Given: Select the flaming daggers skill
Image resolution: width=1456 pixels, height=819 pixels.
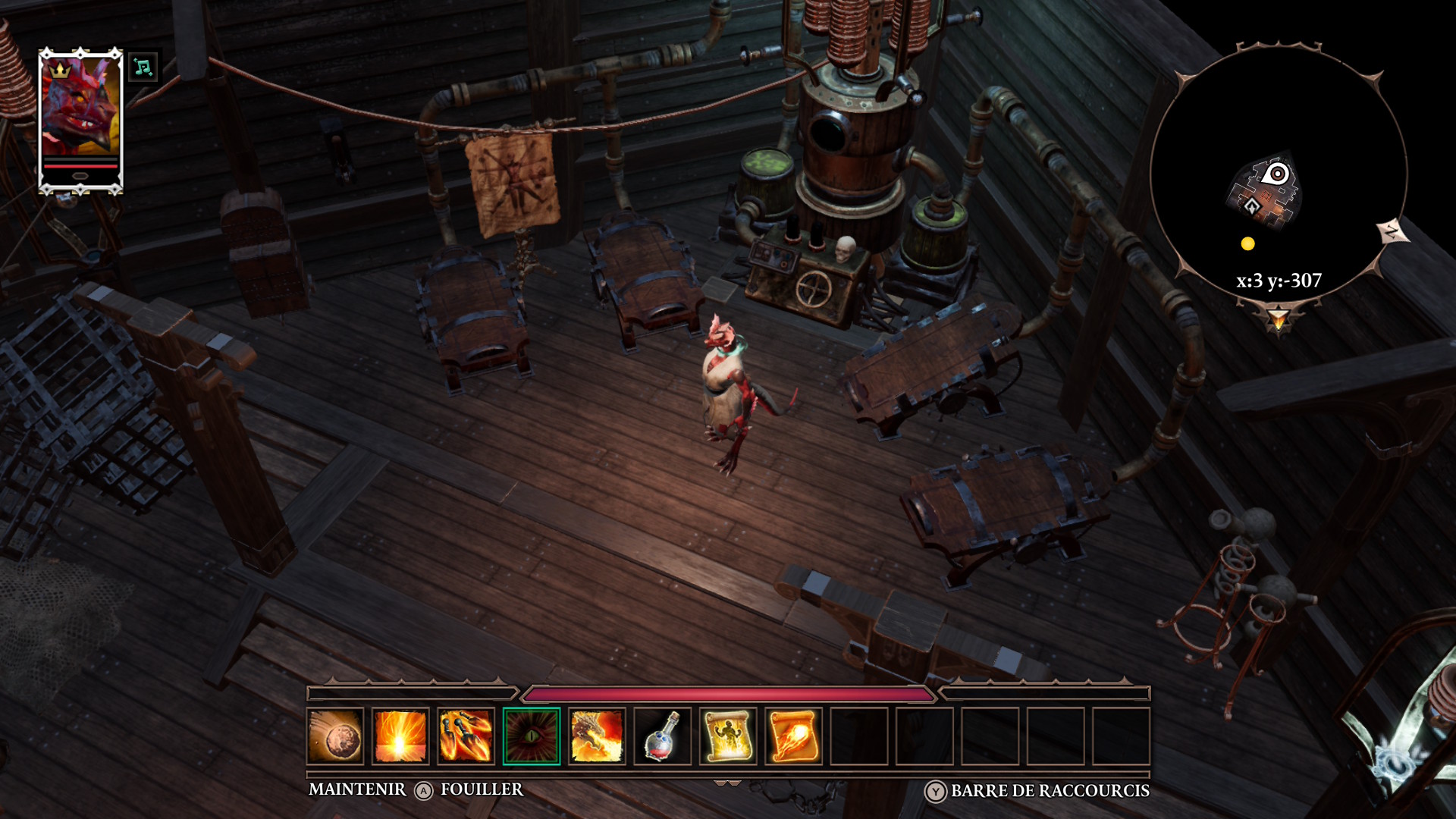Looking at the screenshot, I should point(466,736).
